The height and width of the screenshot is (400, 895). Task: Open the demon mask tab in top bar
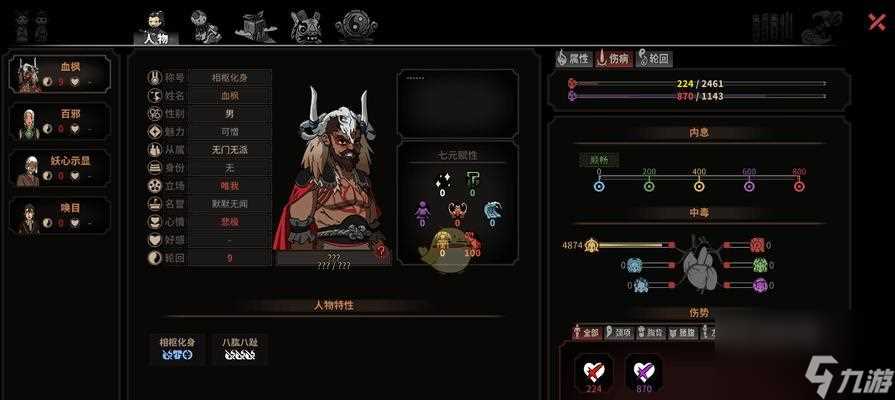(305, 26)
